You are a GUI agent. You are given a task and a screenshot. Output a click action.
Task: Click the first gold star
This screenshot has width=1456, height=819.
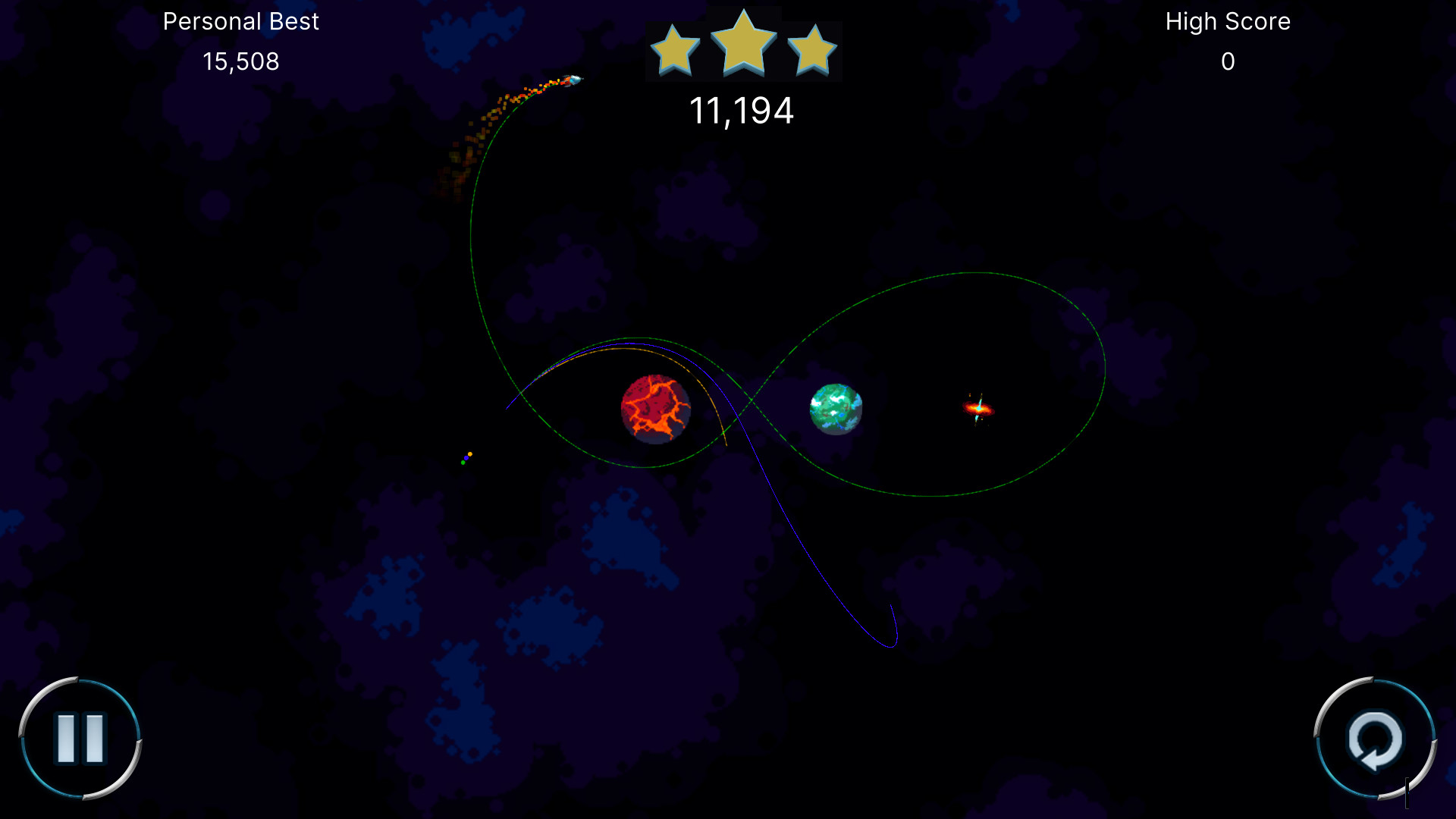pyautogui.click(x=676, y=48)
